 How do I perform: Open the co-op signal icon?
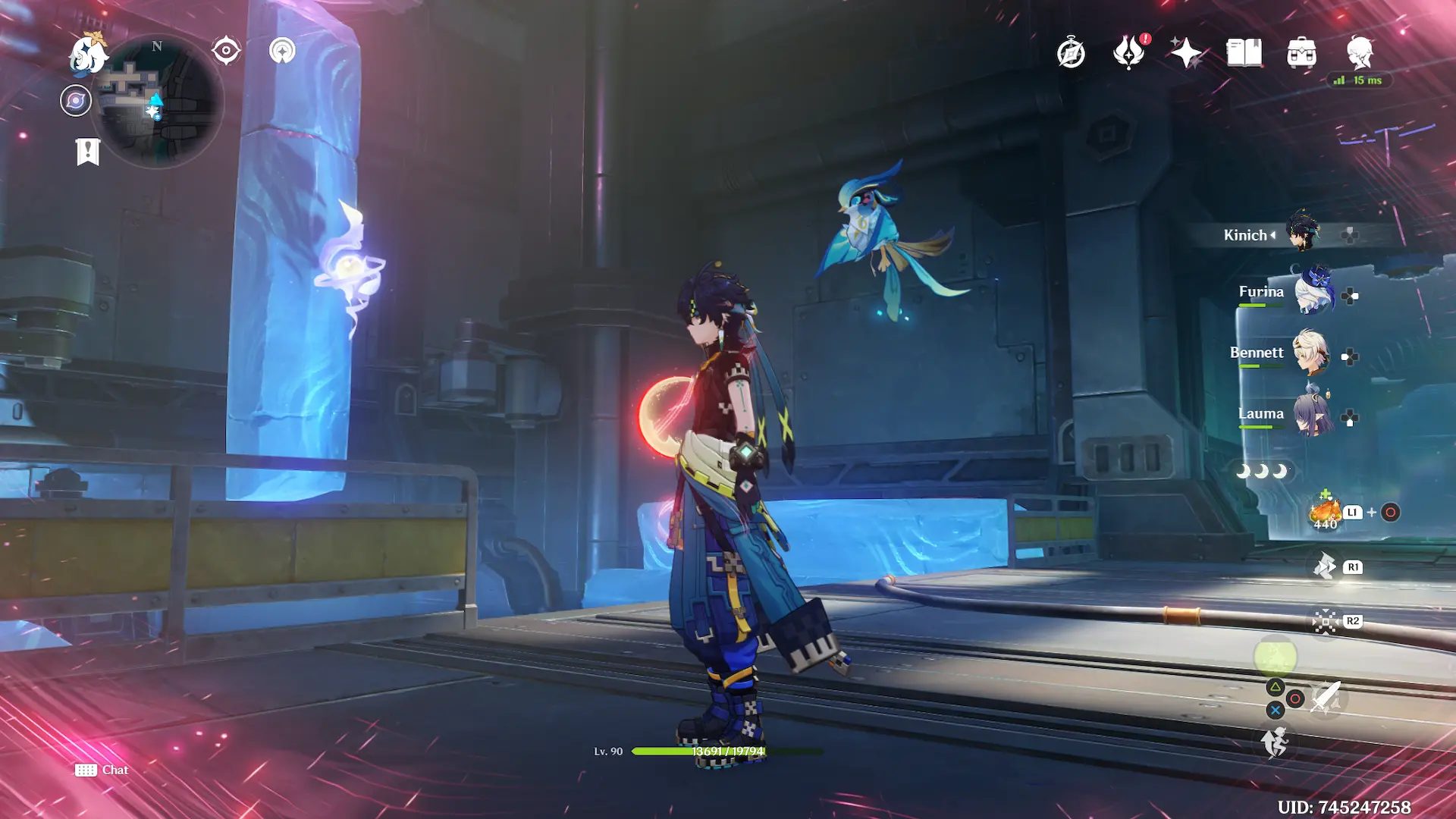(x=282, y=51)
